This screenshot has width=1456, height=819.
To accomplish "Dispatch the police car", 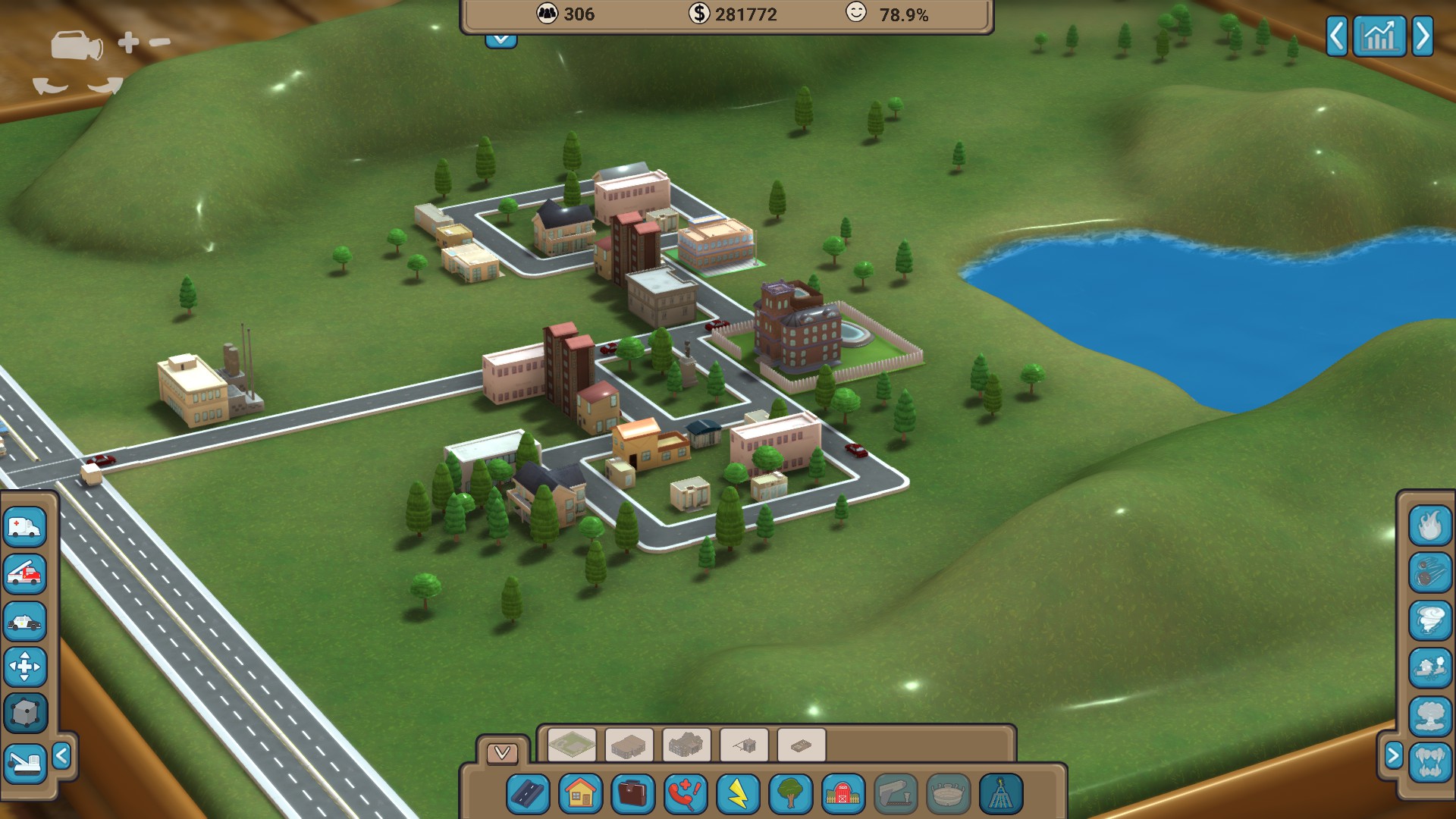I will (x=25, y=621).
